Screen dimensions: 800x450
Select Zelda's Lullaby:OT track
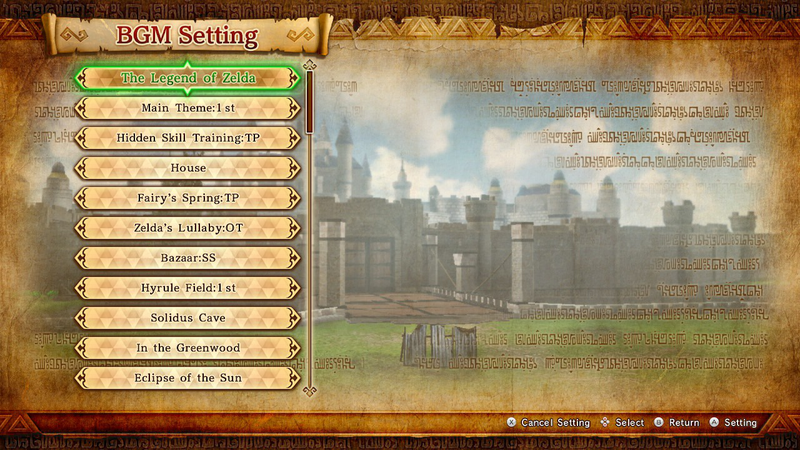click(x=188, y=228)
